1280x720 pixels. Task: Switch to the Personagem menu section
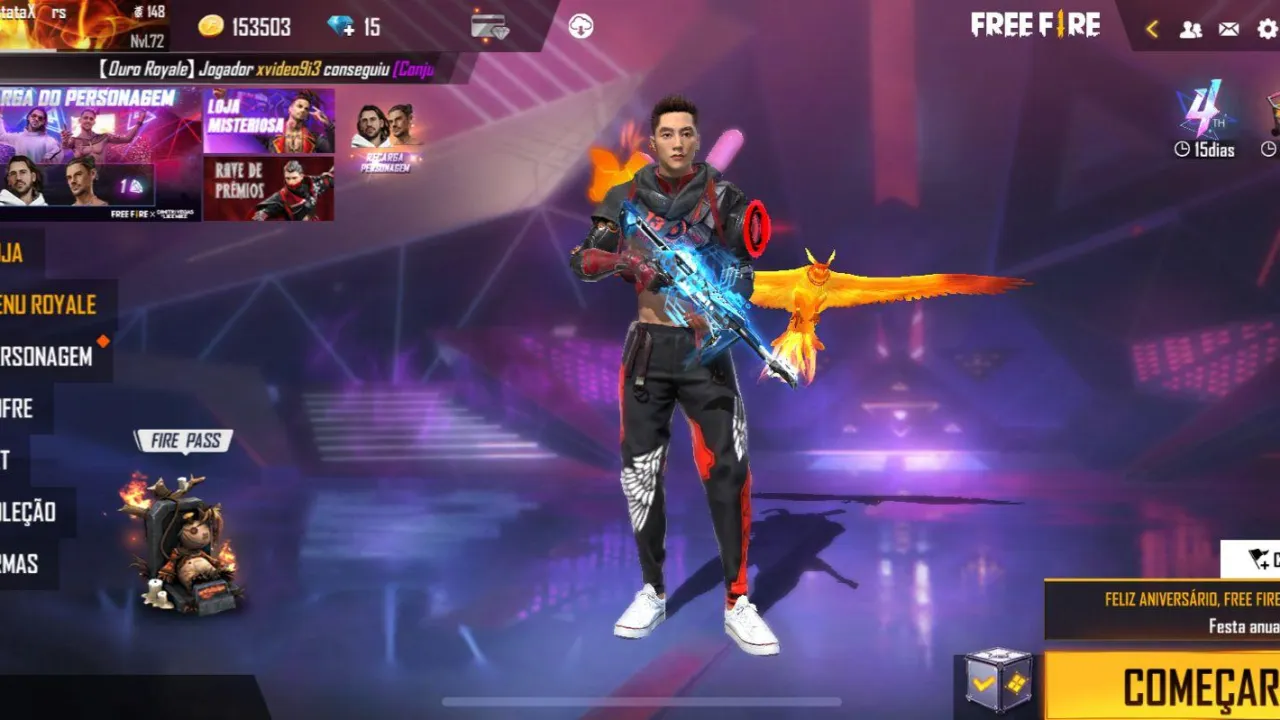[x=45, y=358]
